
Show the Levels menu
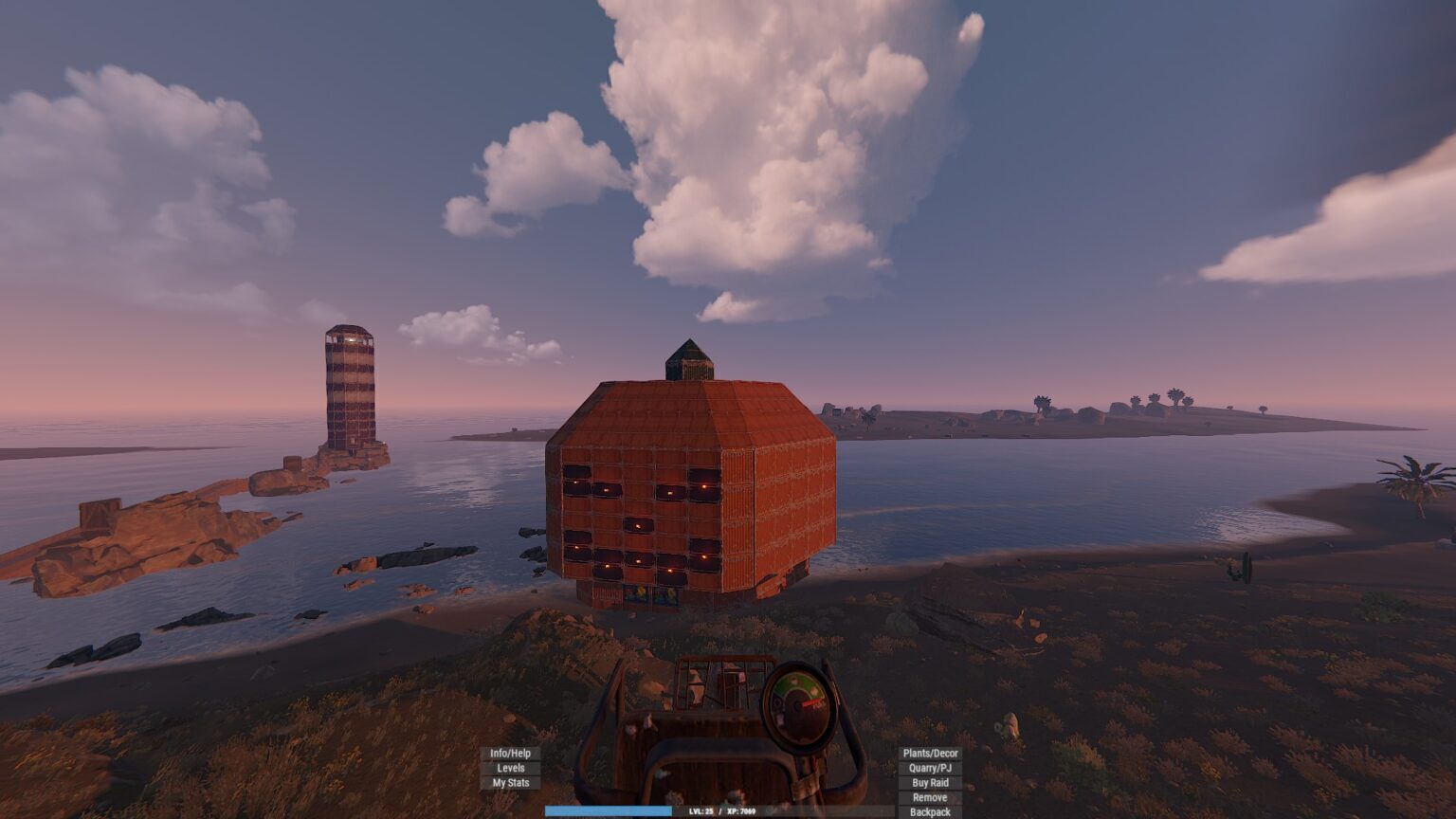[510, 769]
